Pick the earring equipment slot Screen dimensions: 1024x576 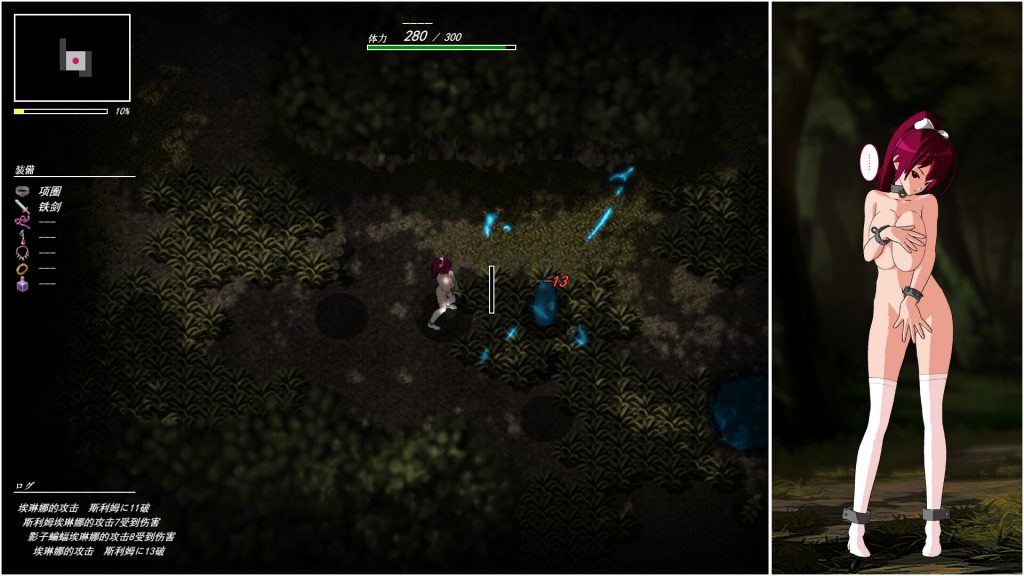click(23, 237)
